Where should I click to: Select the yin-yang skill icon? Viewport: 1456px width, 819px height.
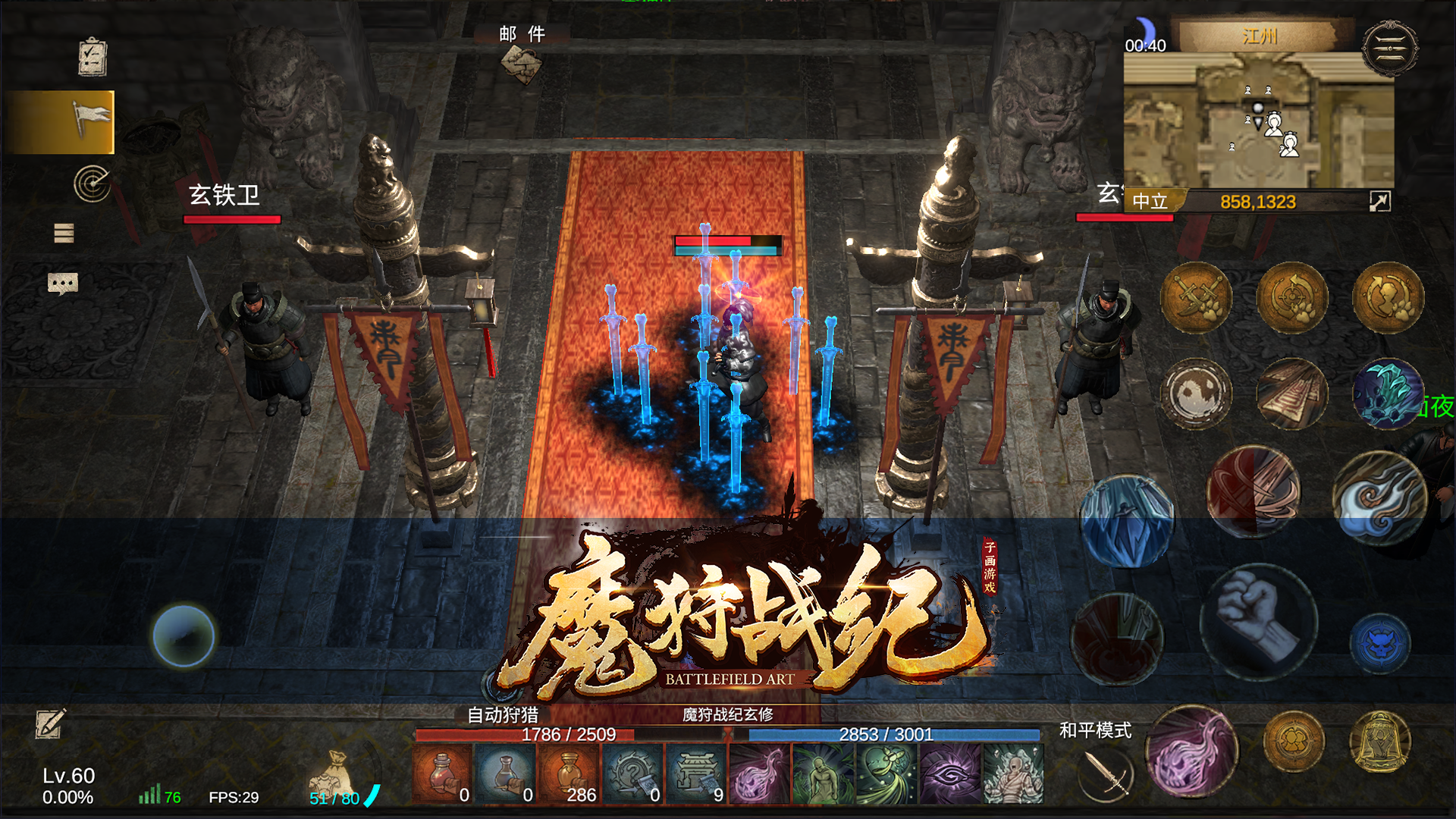(1197, 396)
